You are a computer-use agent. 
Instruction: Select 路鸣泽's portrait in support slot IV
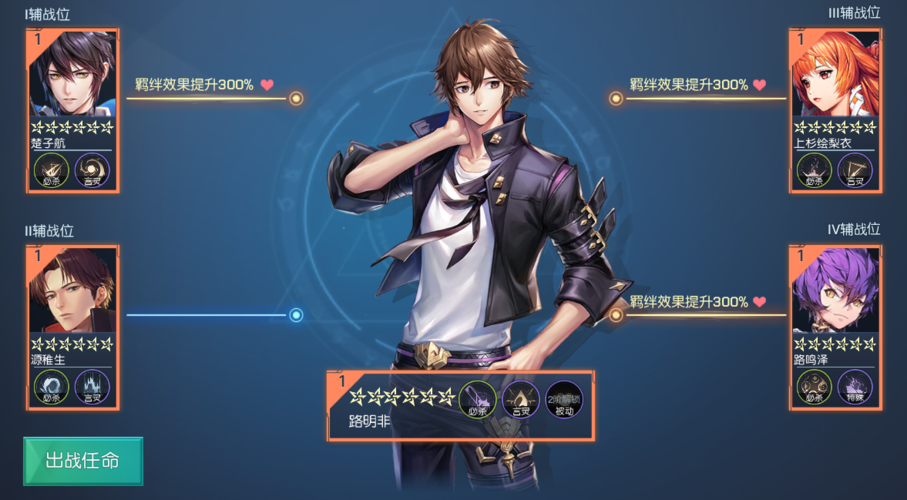pyautogui.click(x=835, y=291)
